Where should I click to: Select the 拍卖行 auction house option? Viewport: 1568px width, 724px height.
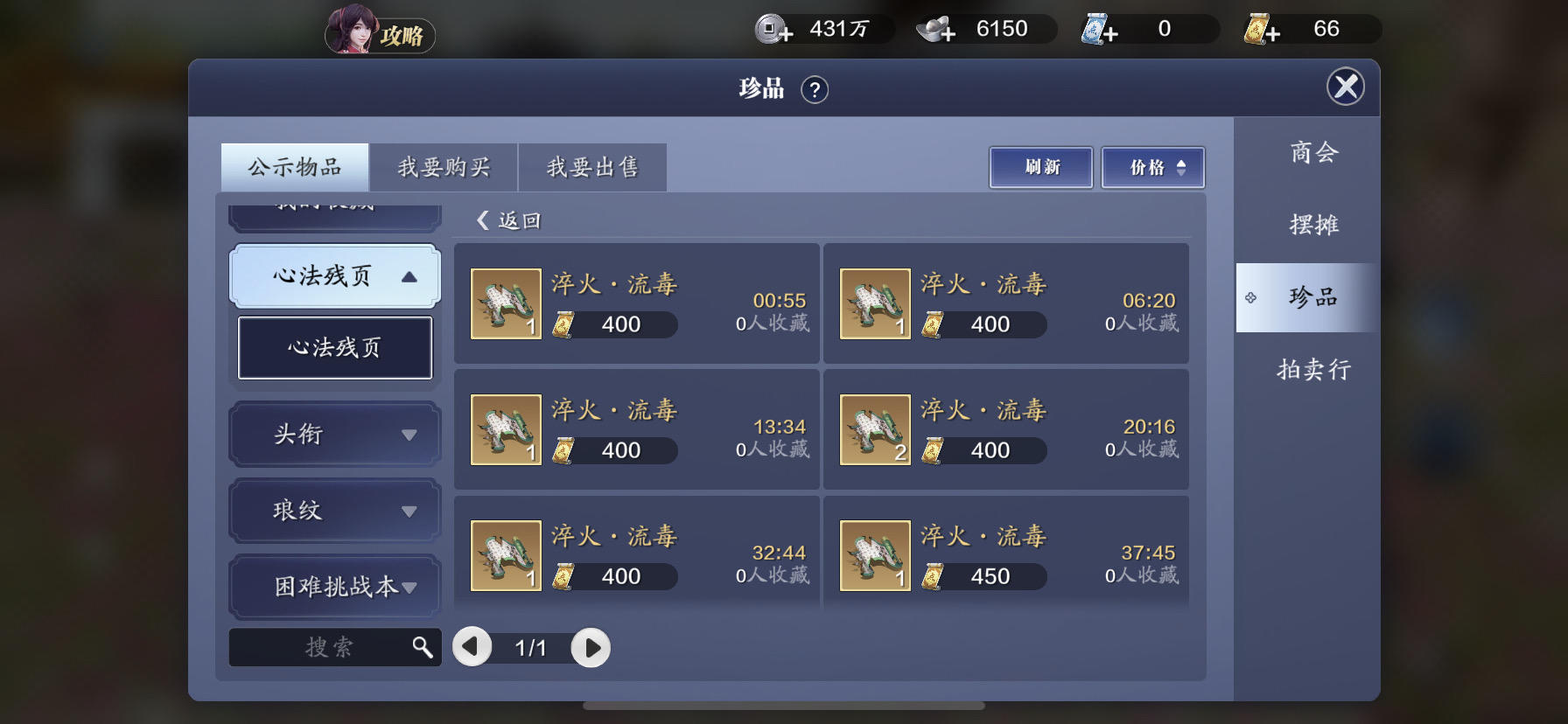coord(1312,369)
